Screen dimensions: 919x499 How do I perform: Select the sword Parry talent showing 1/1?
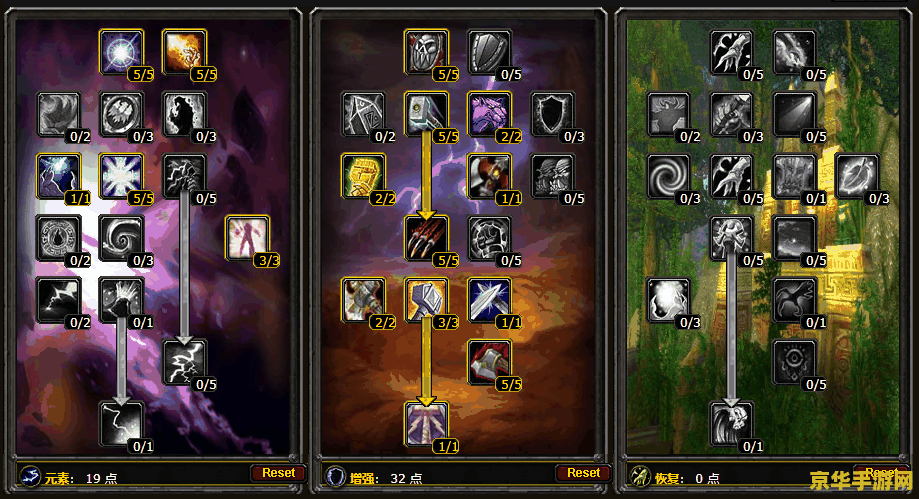click(x=489, y=300)
